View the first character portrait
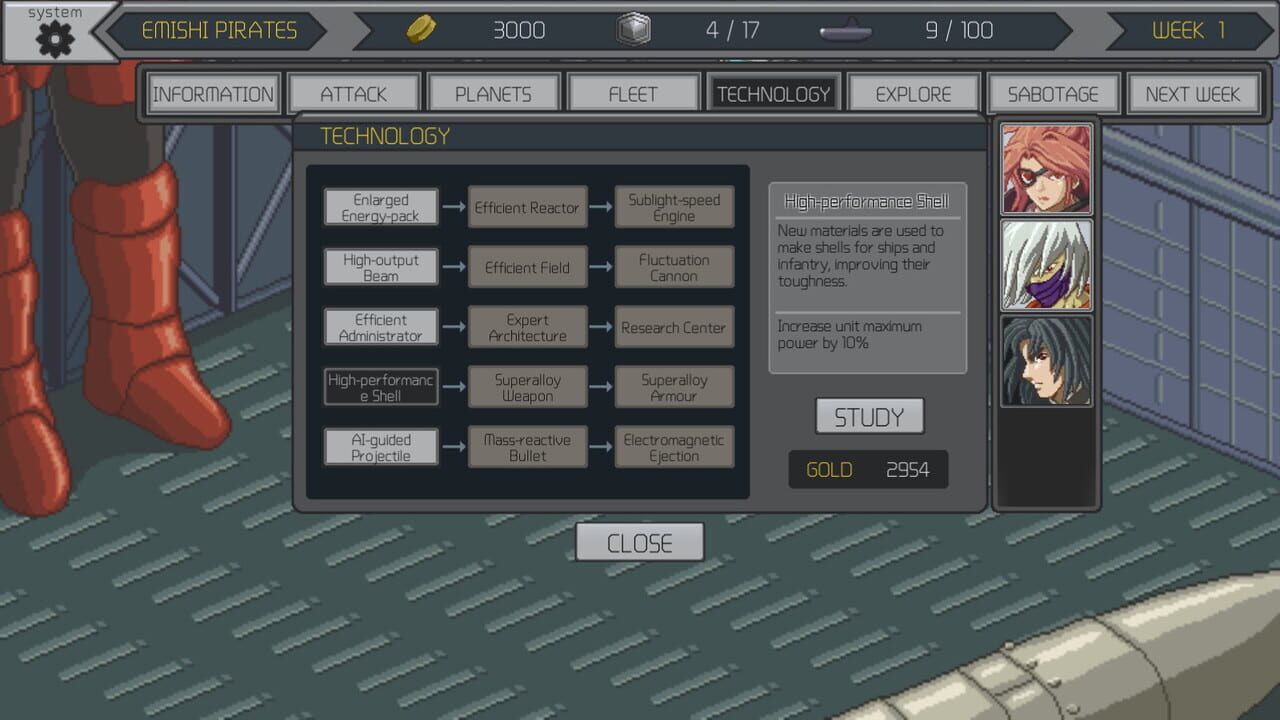1280x720 pixels. (x=1046, y=167)
